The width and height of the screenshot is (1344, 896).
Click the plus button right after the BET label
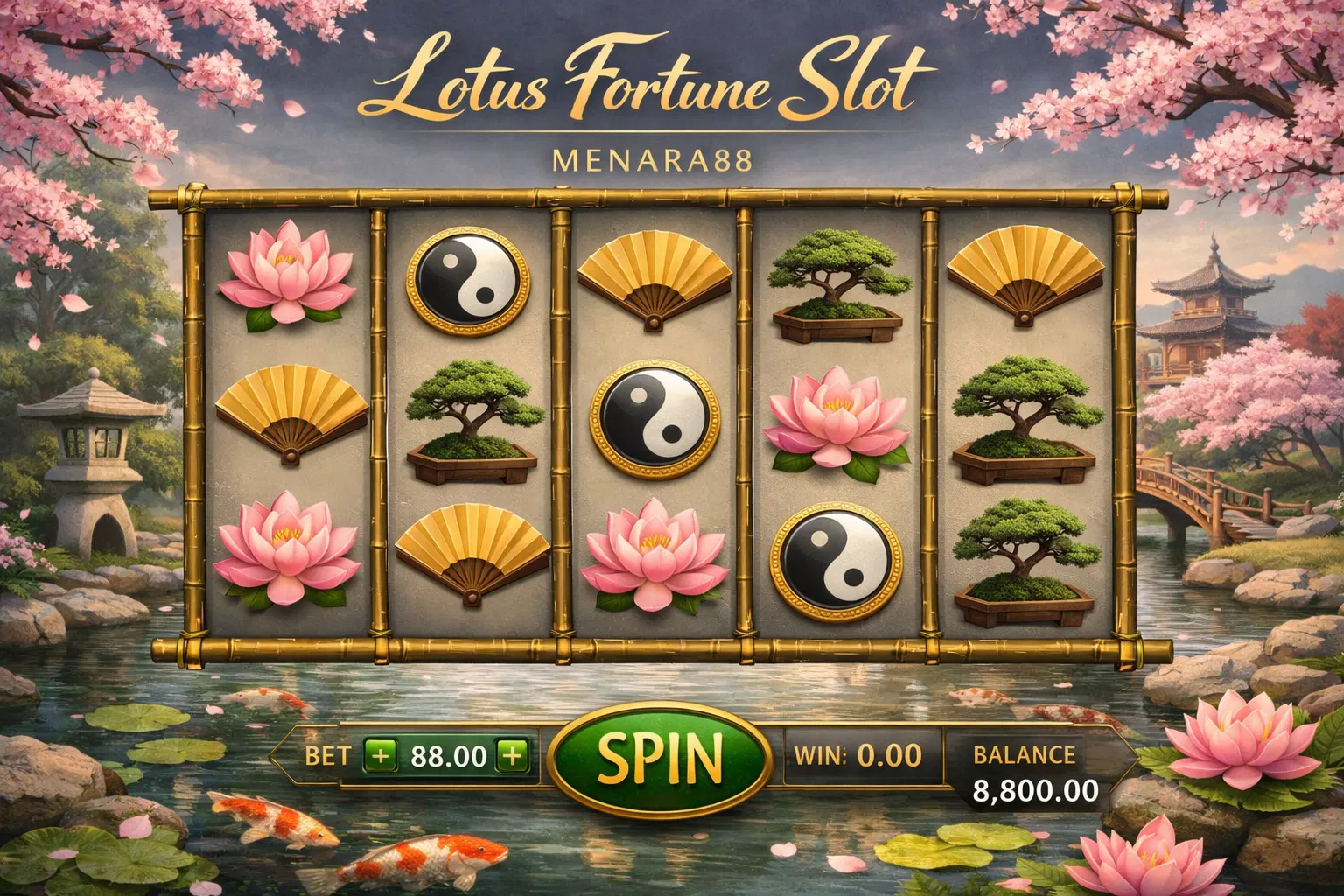[x=381, y=755]
